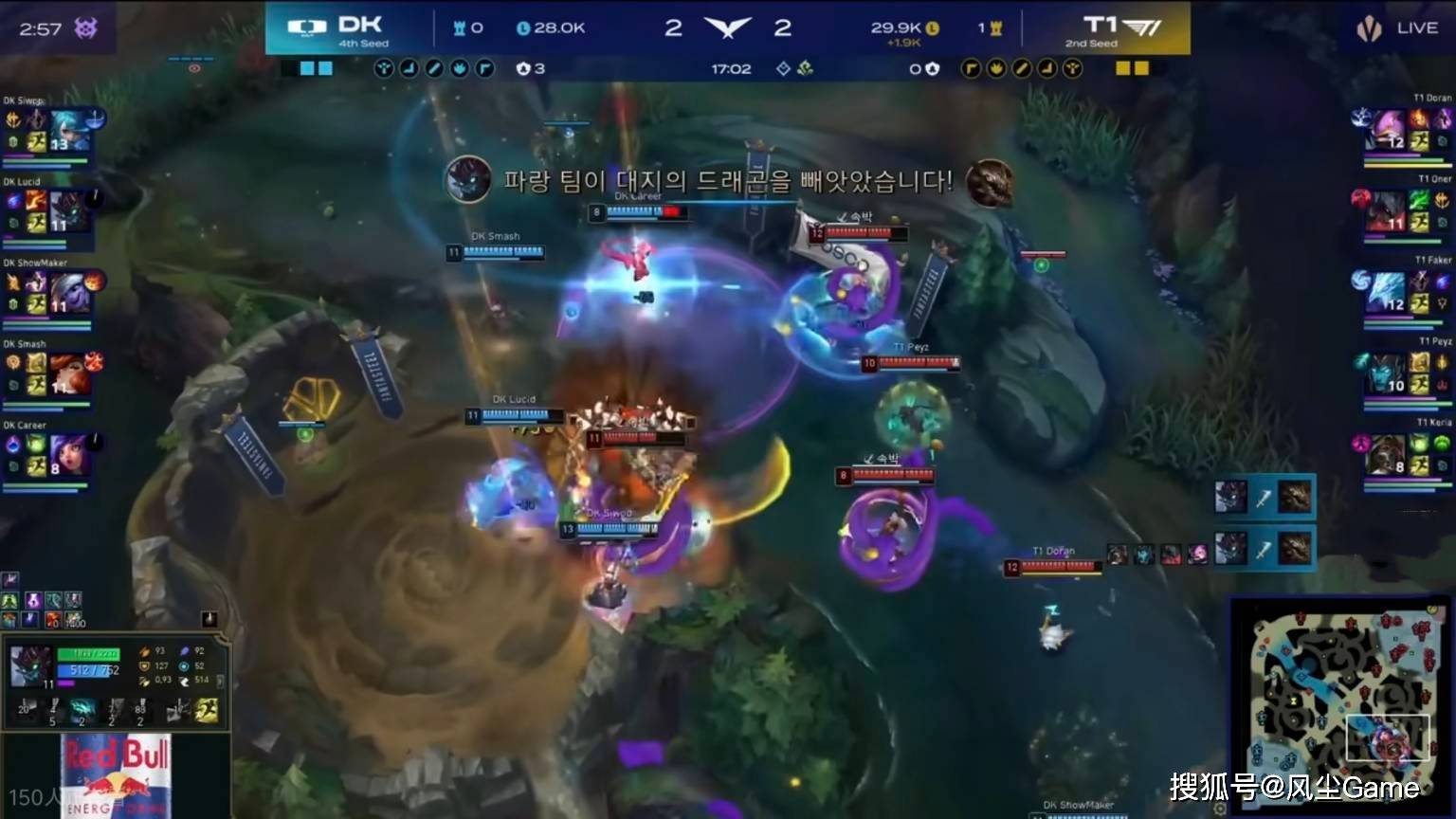
Task: Select DK Siwoo's champion portrait
Action: point(70,131)
